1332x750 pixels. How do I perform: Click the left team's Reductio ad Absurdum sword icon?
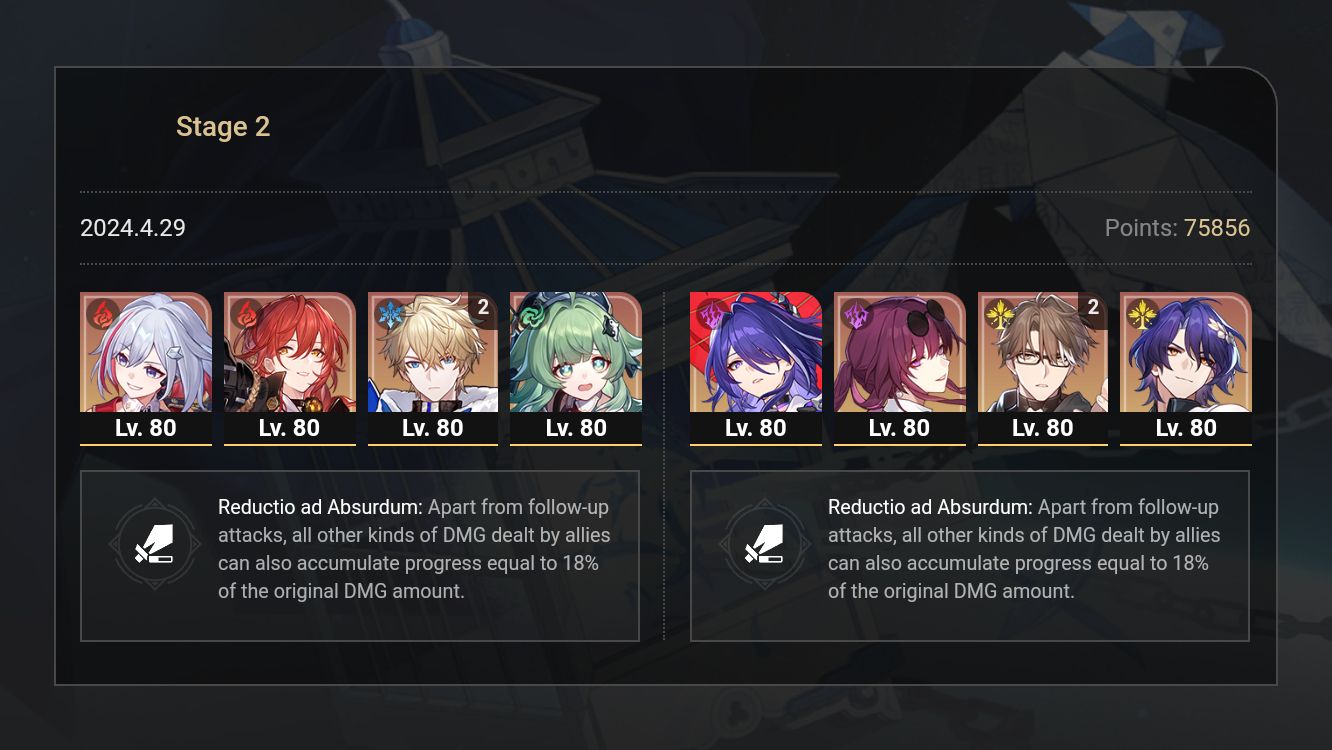click(155, 544)
